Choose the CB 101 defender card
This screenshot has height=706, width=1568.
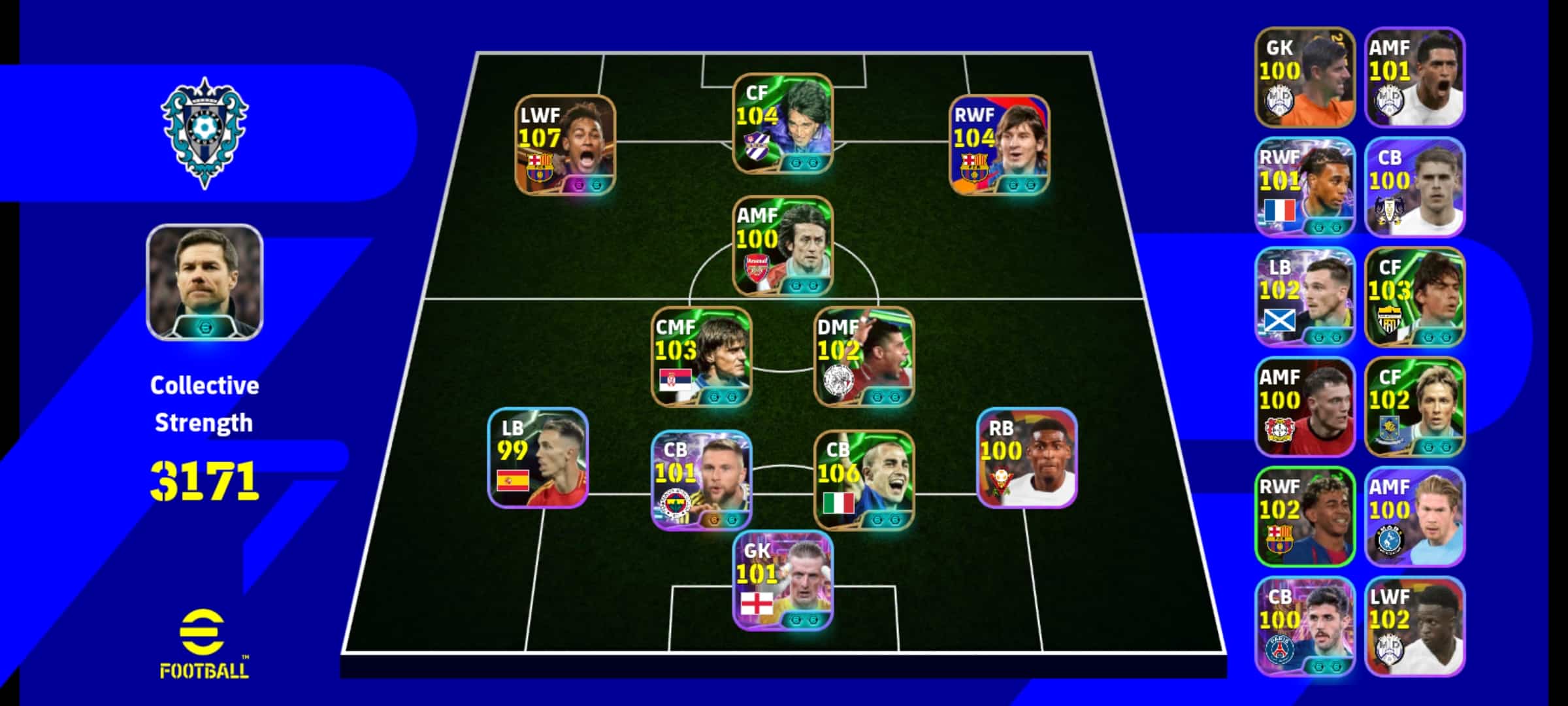coord(702,480)
